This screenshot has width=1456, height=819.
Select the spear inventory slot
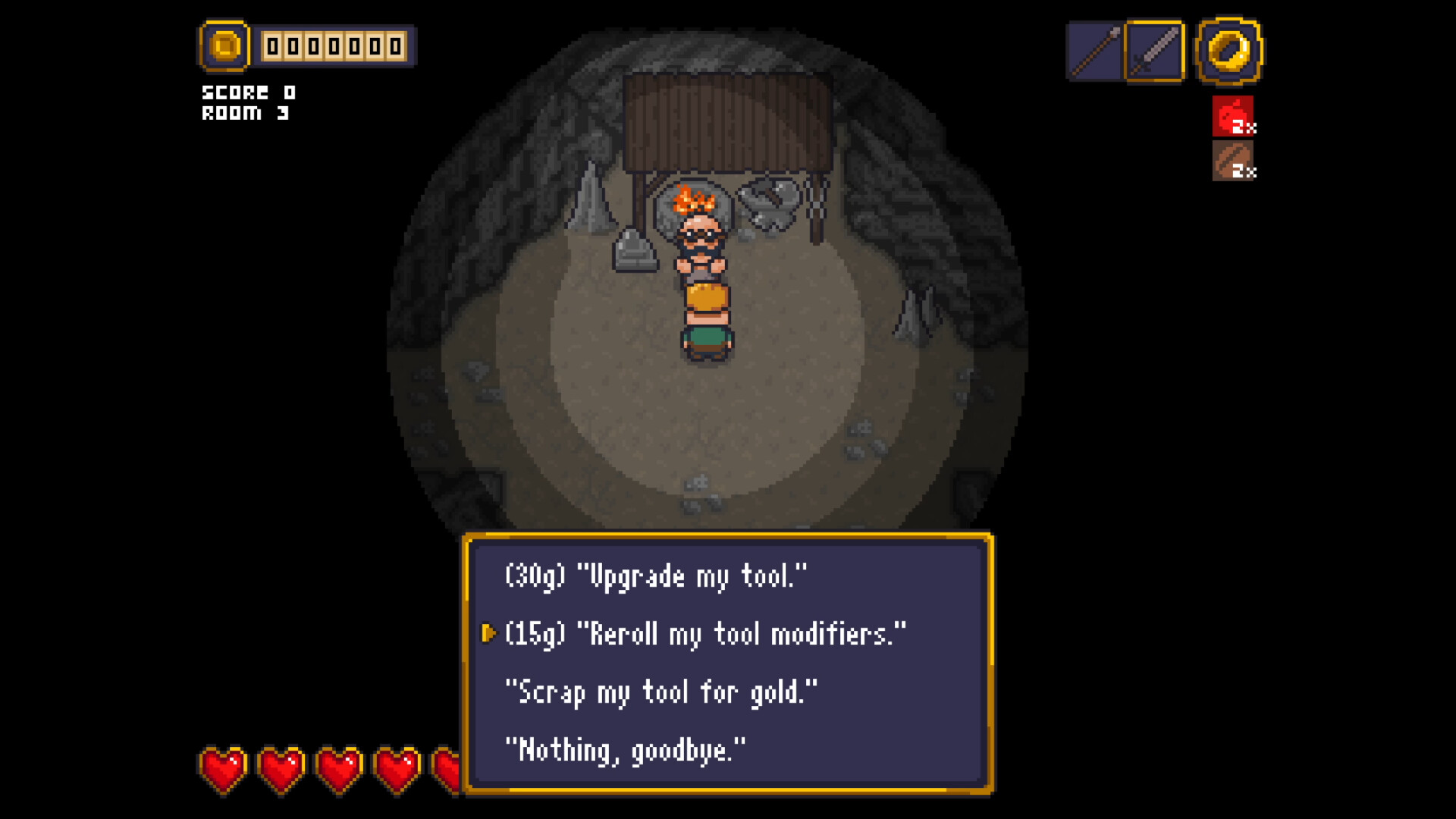click(x=1094, y=50)
